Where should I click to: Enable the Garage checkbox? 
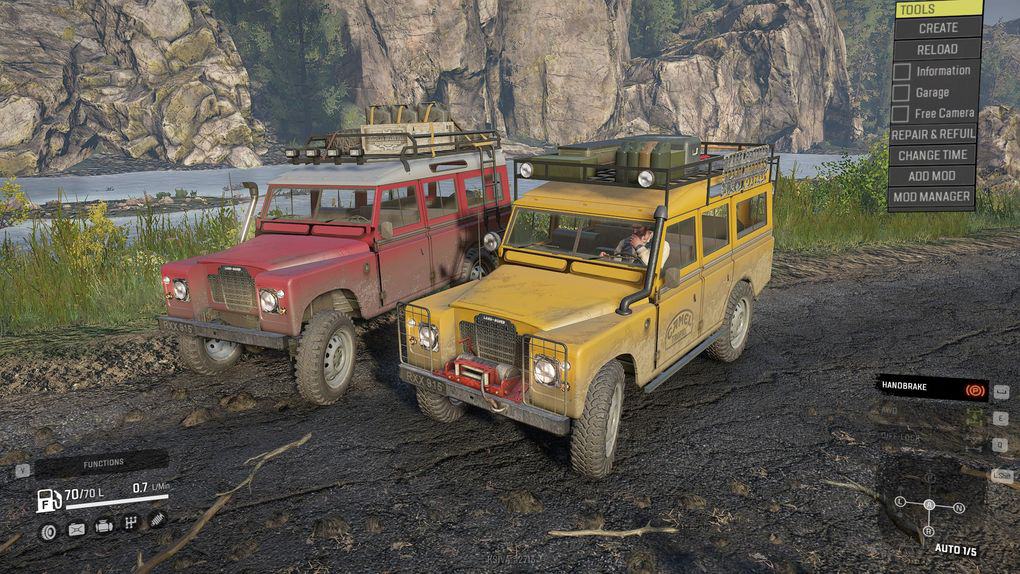pos(901,92)
